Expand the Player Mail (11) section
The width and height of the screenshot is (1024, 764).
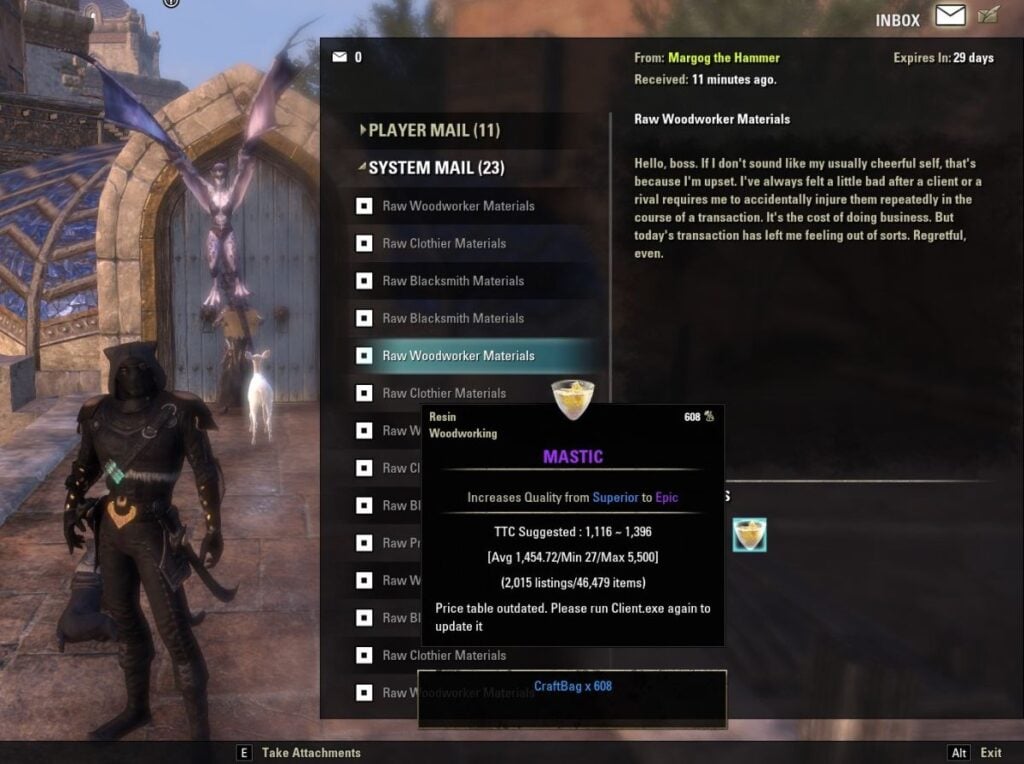click(x=433, y=130)
